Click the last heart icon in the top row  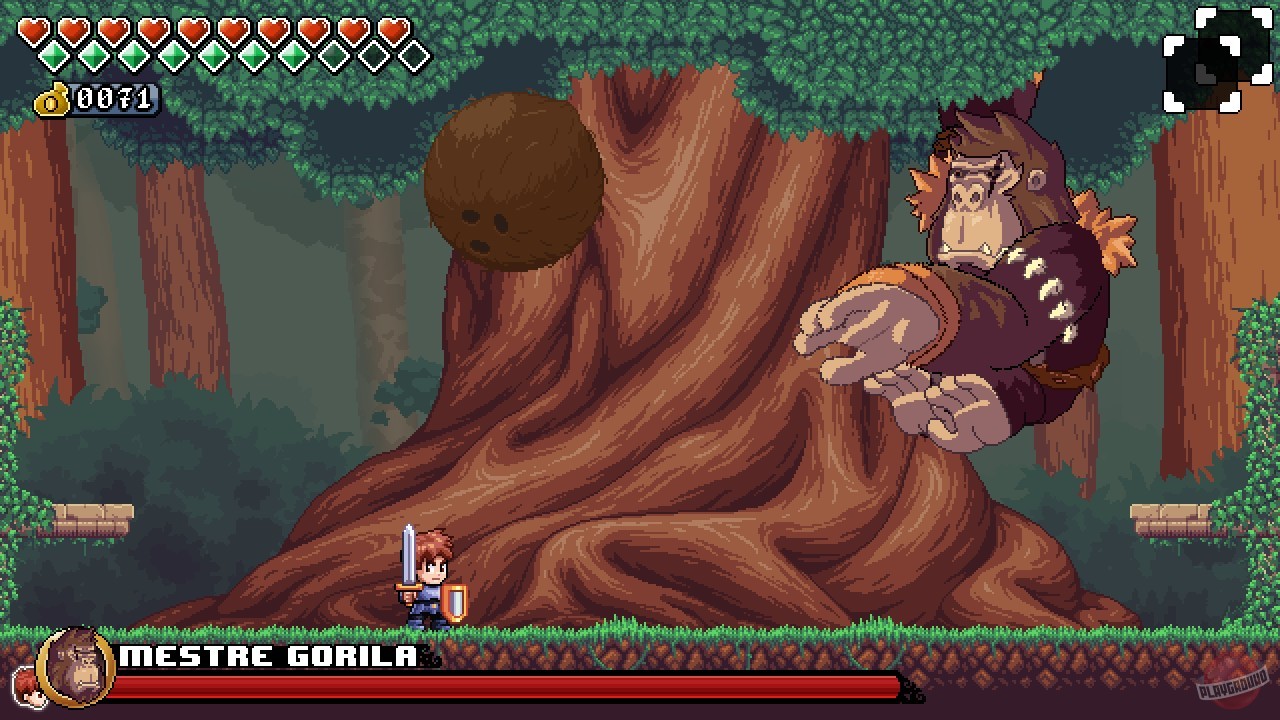click(395, 28)
